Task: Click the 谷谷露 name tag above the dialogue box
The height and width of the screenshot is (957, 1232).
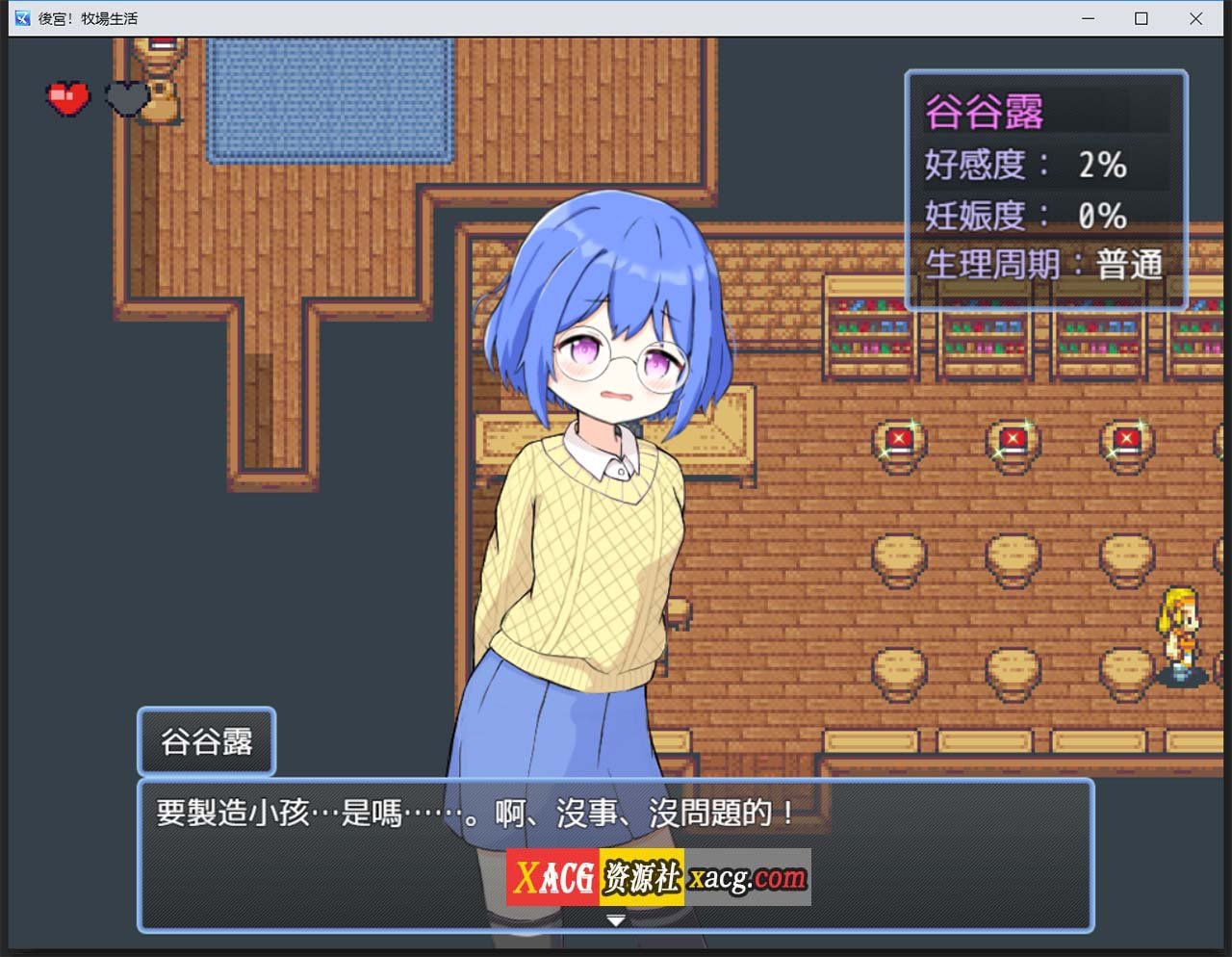Action: coord(206,741)
